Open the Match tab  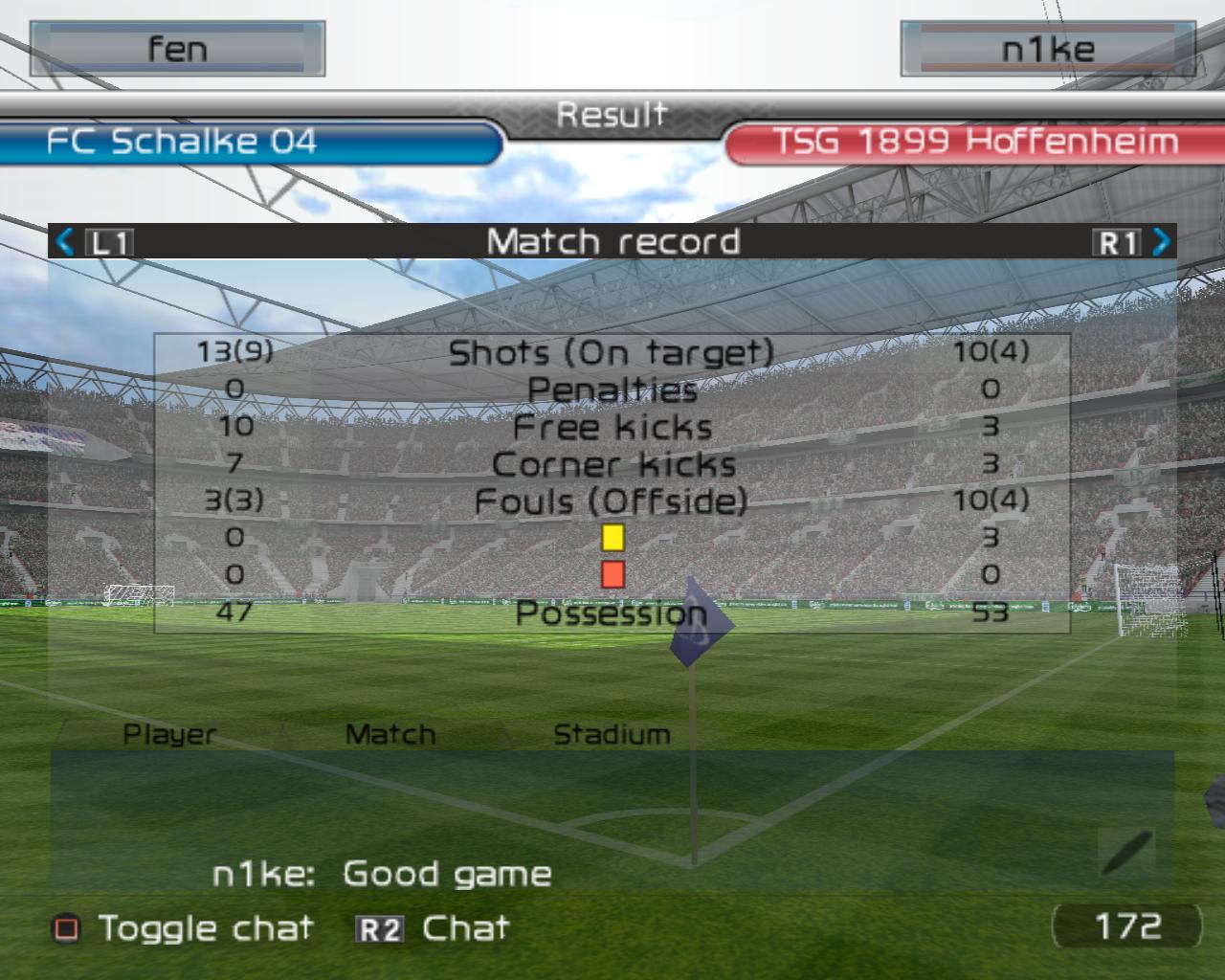(390, 735)
